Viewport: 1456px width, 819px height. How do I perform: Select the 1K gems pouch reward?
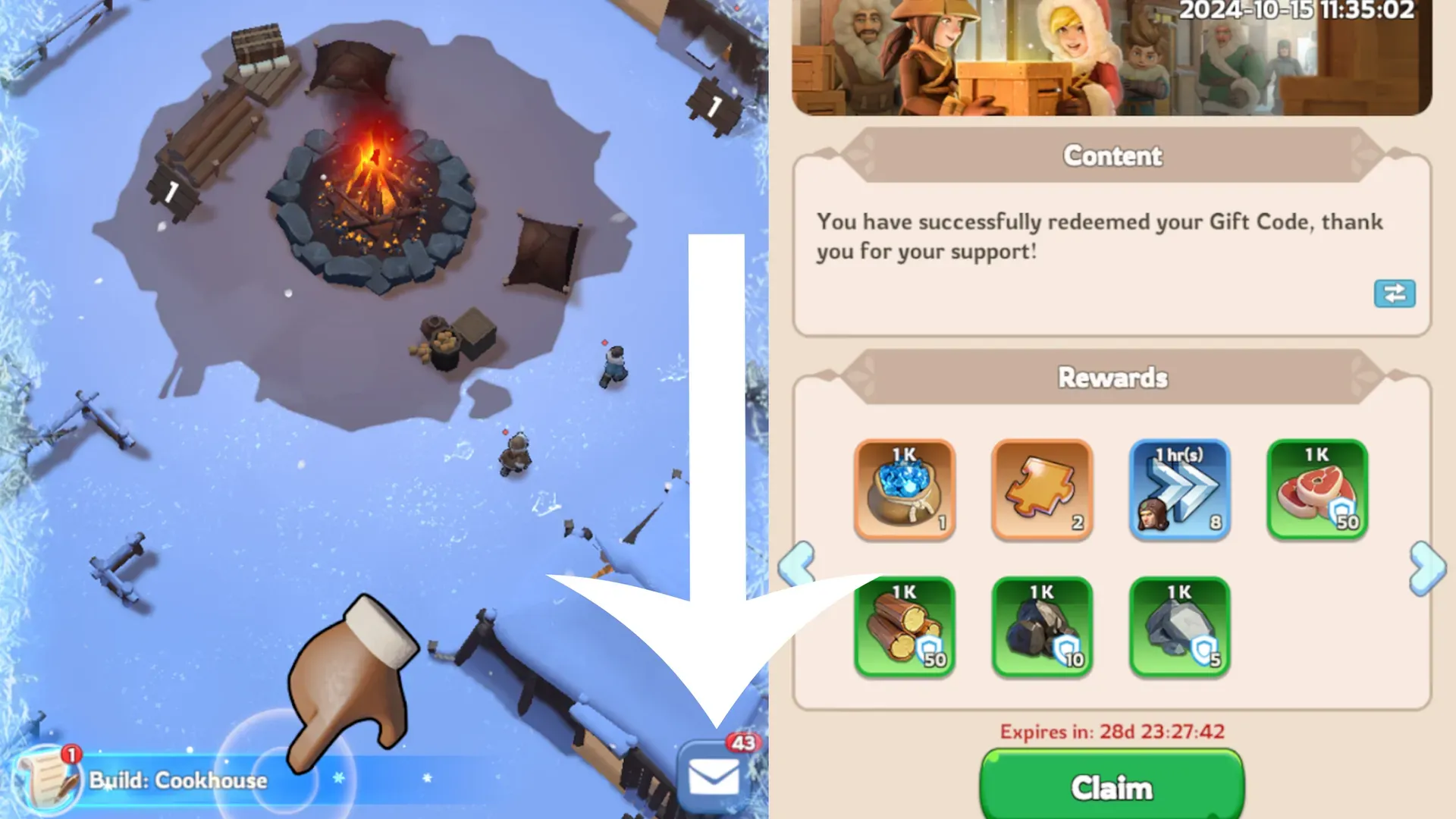pyautogui.click(x=905, y=489)
